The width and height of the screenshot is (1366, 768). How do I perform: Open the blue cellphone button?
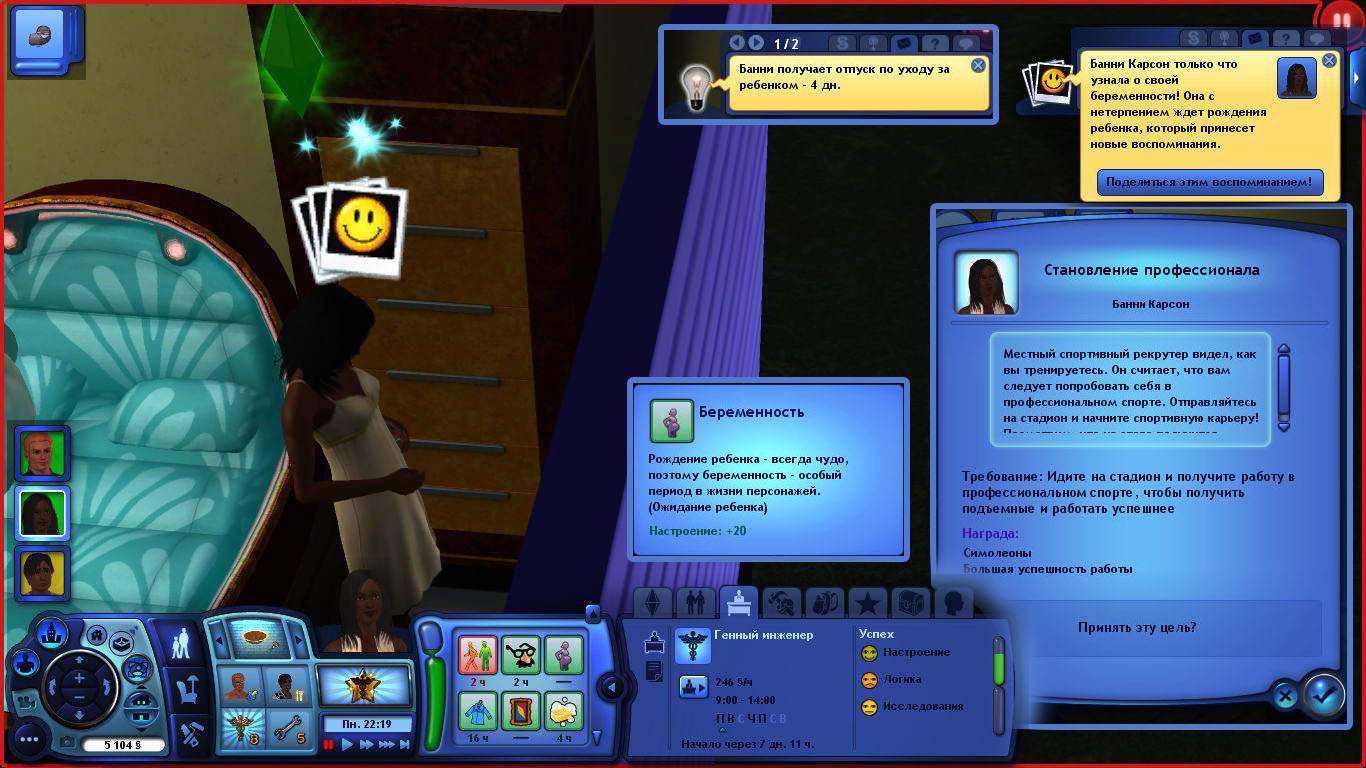click(48, 40)
